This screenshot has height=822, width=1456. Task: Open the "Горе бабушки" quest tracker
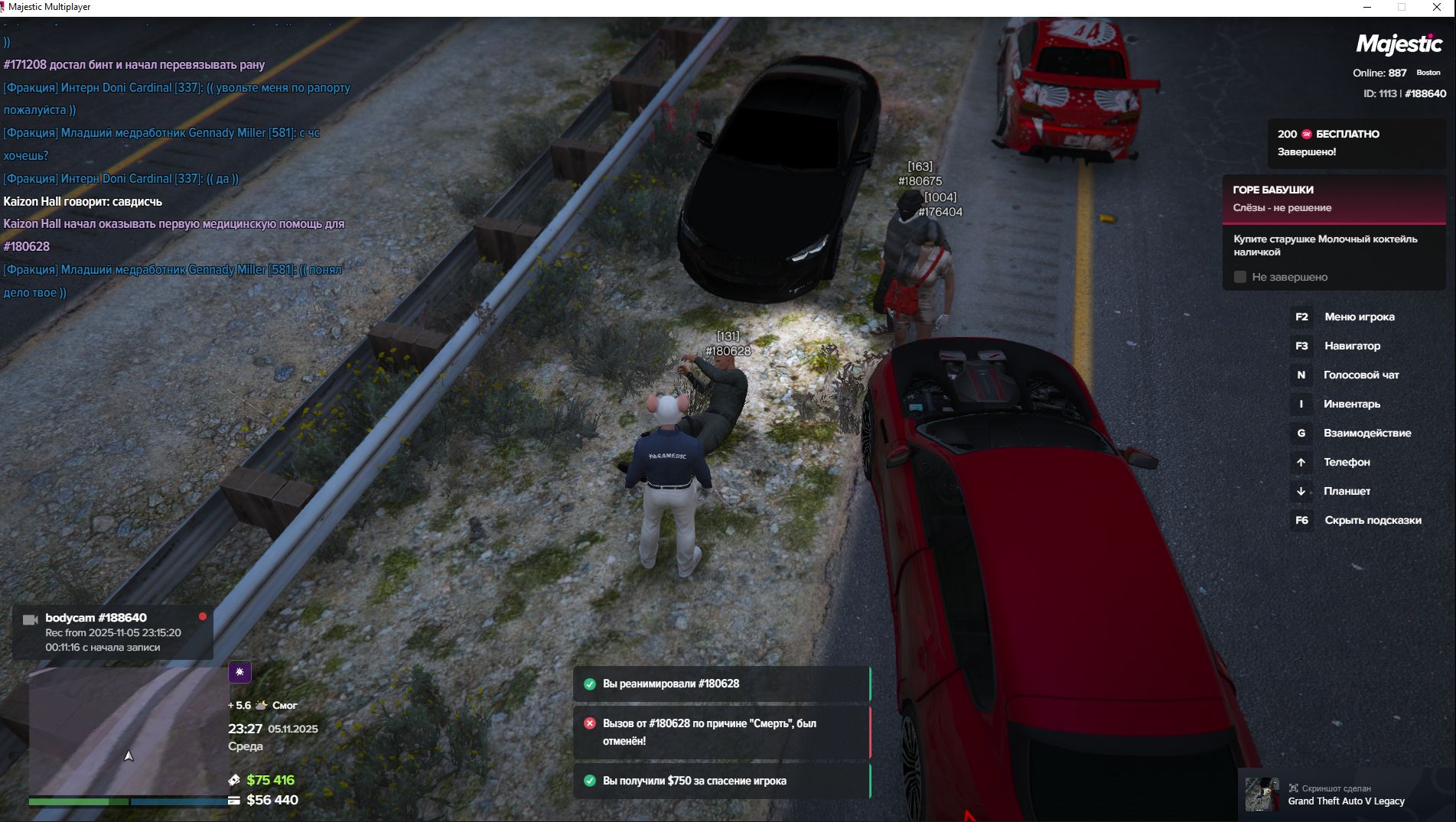pyautogui.click(x=1334, y=198)
